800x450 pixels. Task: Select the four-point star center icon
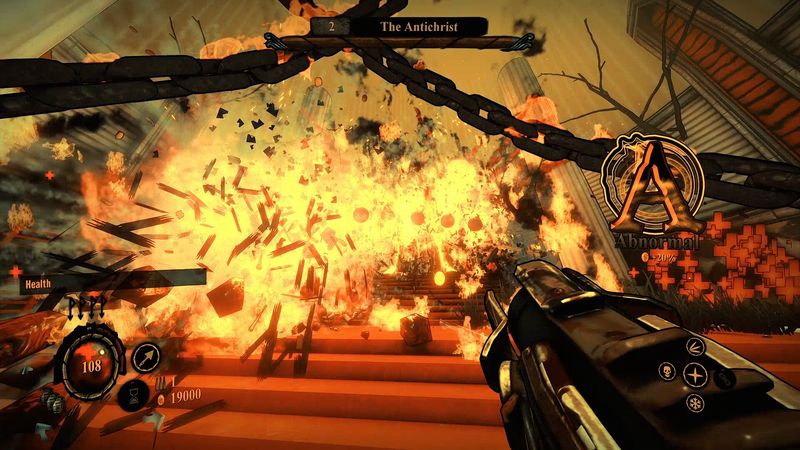click(x=695, y=374)
